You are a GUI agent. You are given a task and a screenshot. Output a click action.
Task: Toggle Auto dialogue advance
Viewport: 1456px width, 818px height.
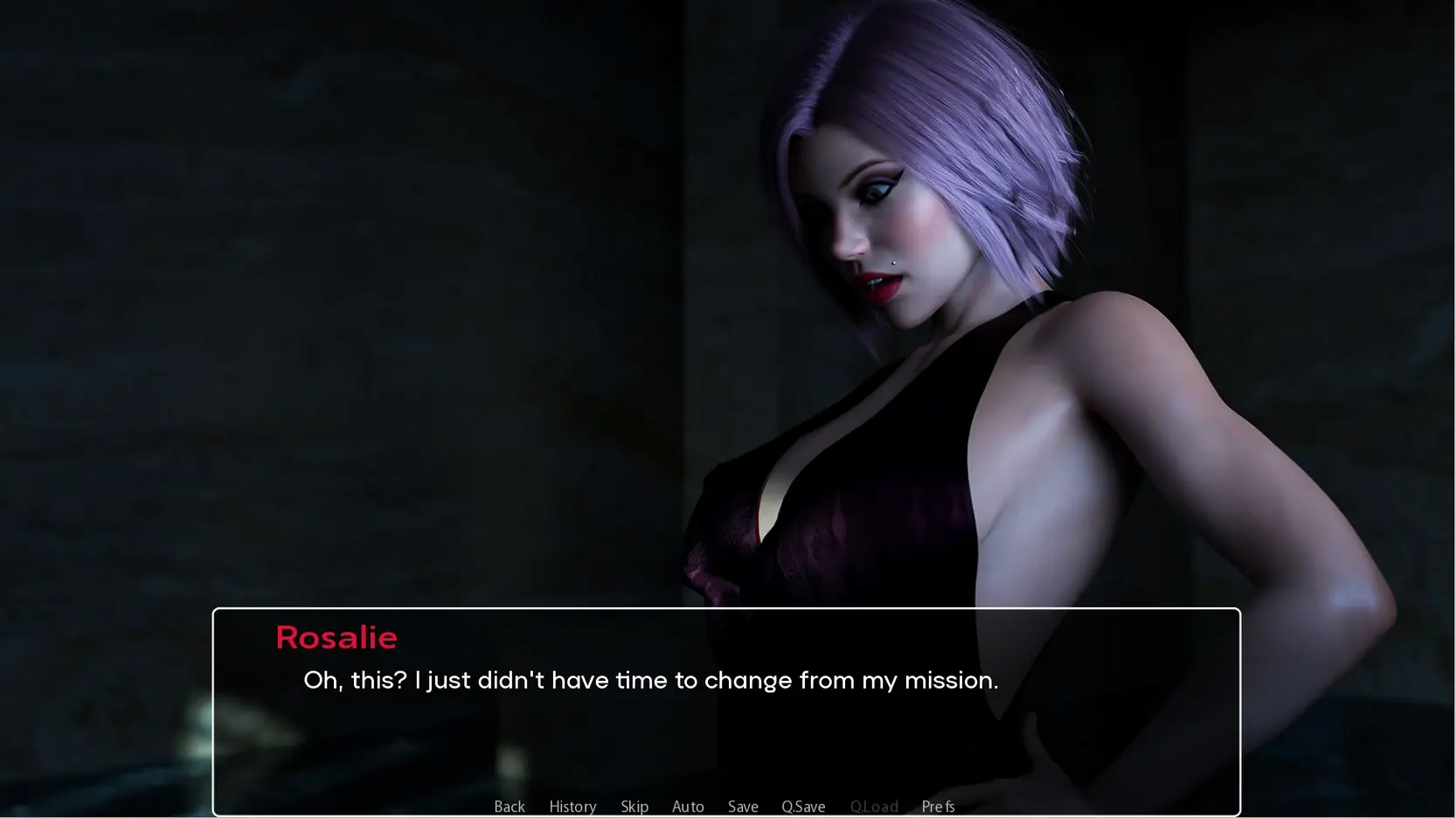click(688, 806)
